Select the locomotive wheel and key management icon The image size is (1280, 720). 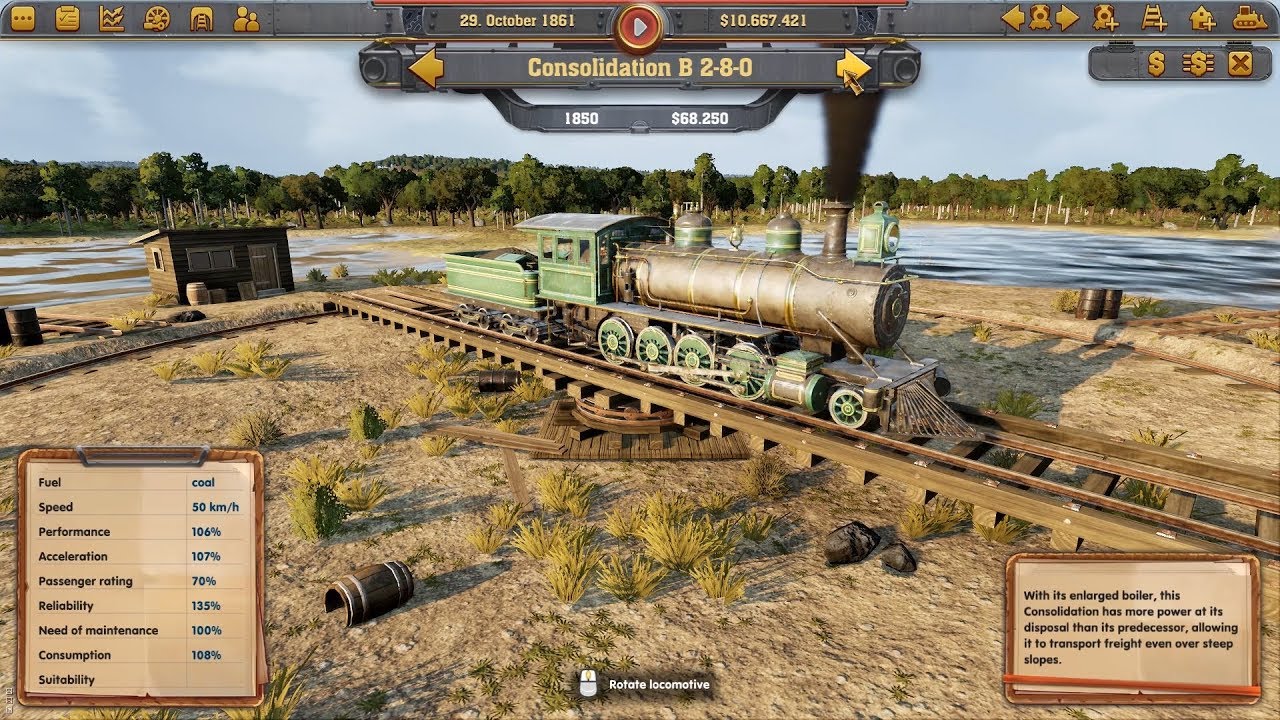tap(155, 16)
